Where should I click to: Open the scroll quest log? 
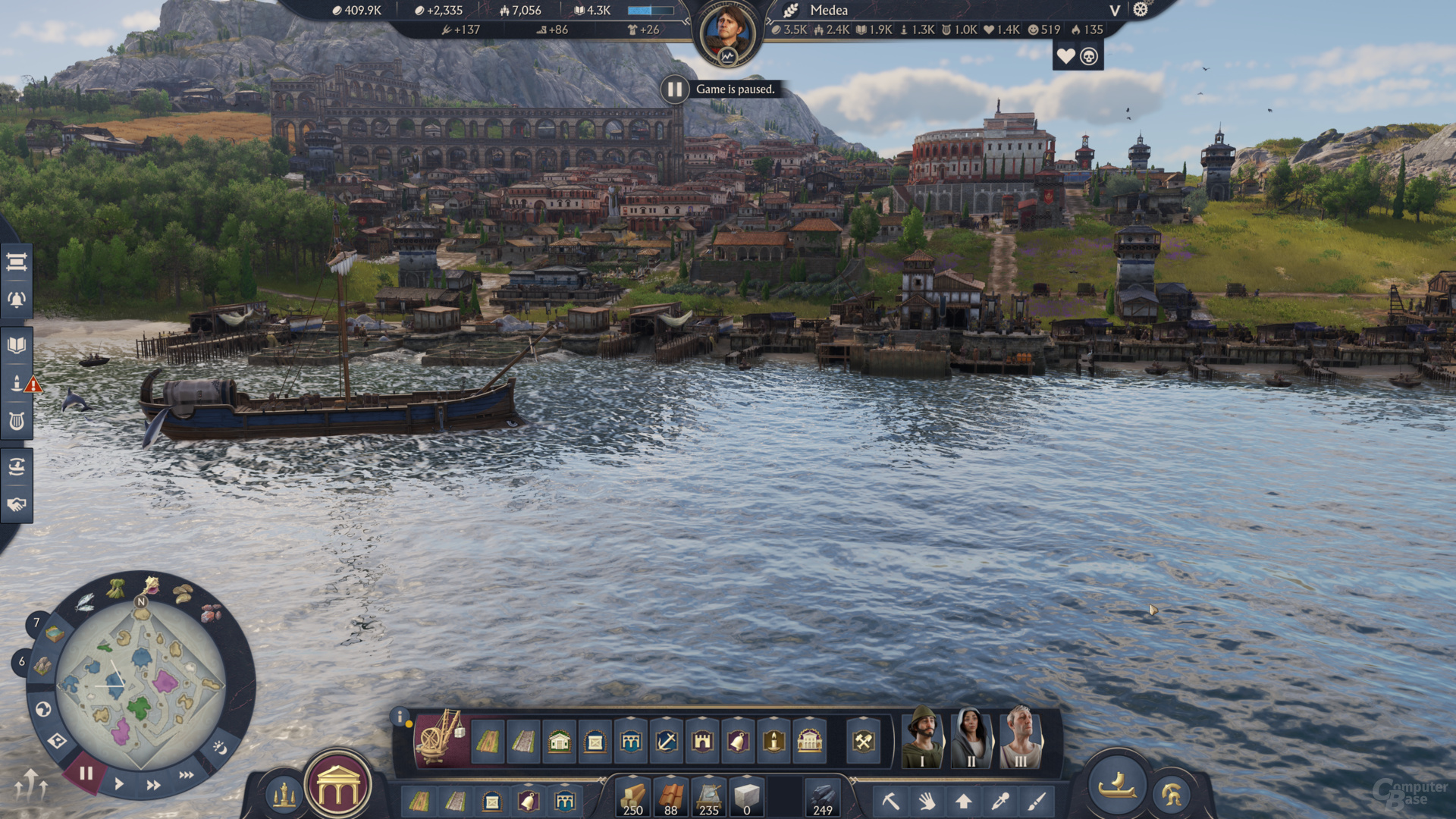click(x=17, y=262)
